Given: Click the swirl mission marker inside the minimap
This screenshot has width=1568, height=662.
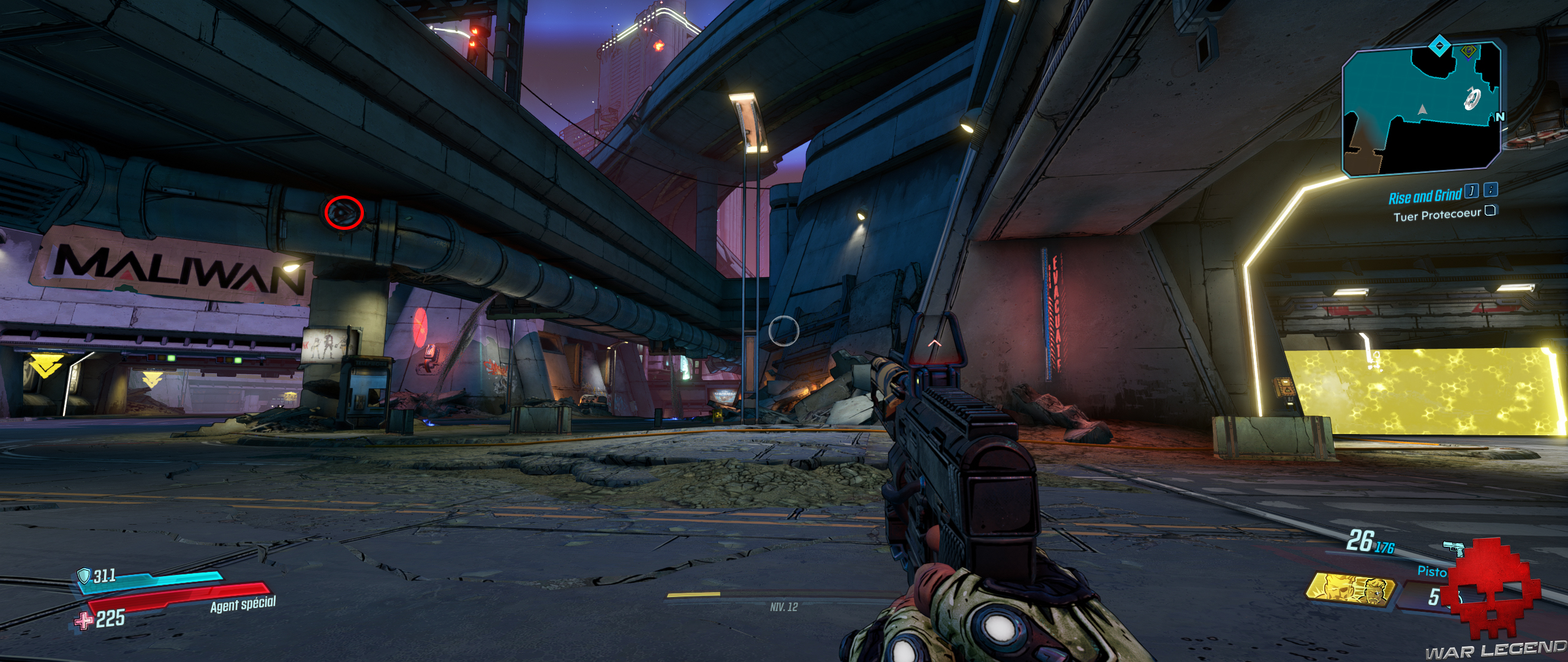Looking at the screenshot, I should 1472,97.
